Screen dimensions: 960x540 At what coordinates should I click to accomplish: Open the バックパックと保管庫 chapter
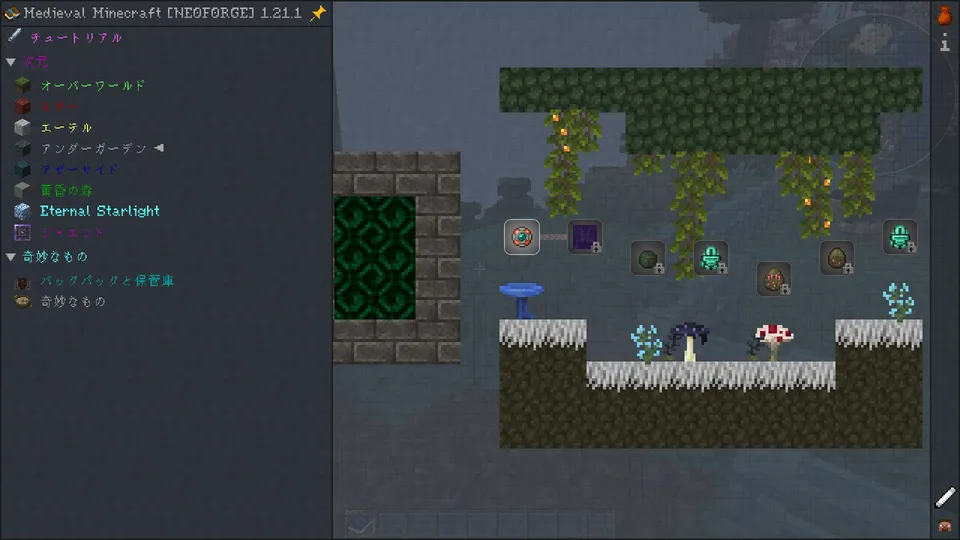click(x=106, y=282)
